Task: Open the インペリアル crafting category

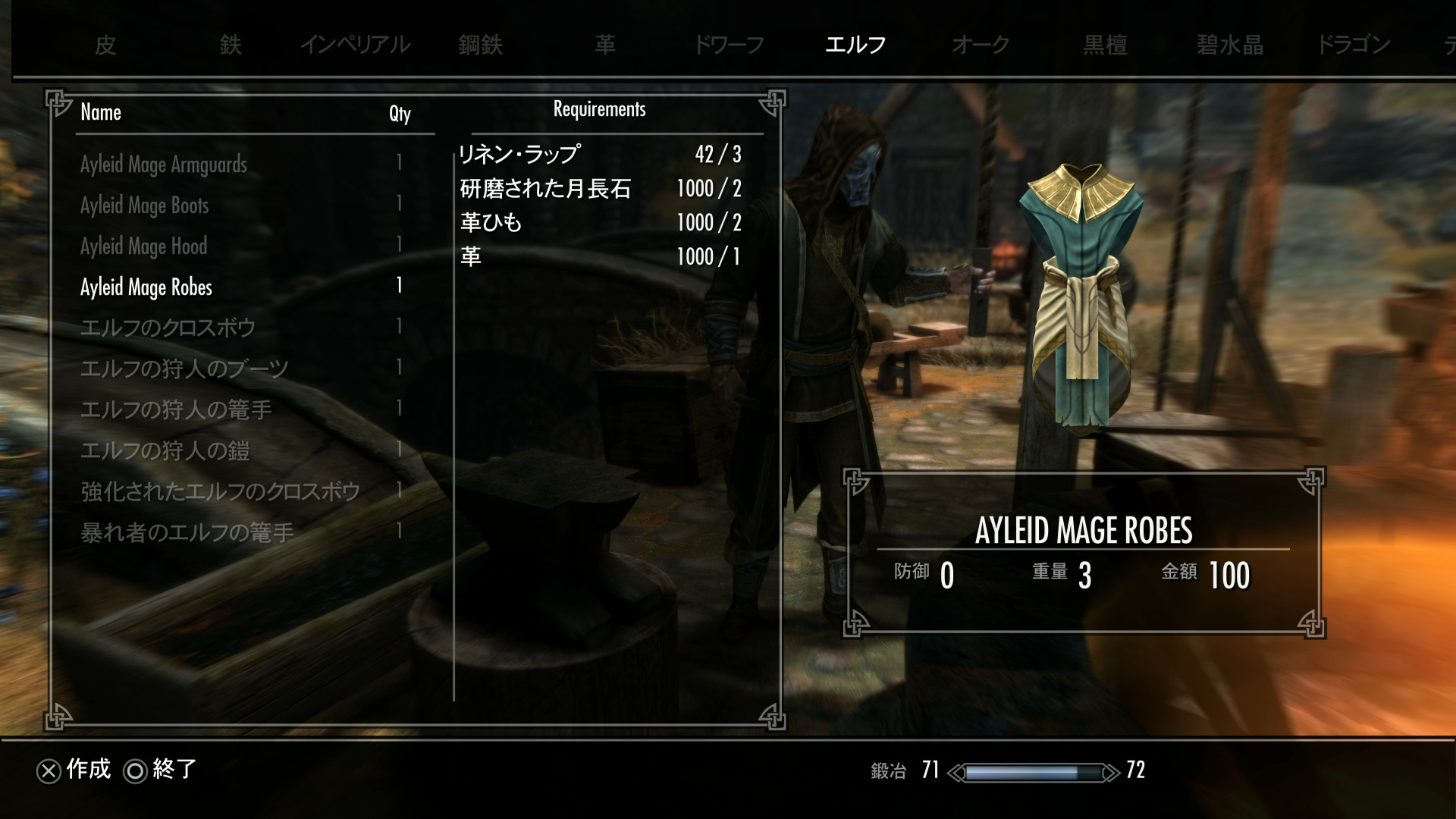Action: 355,45
